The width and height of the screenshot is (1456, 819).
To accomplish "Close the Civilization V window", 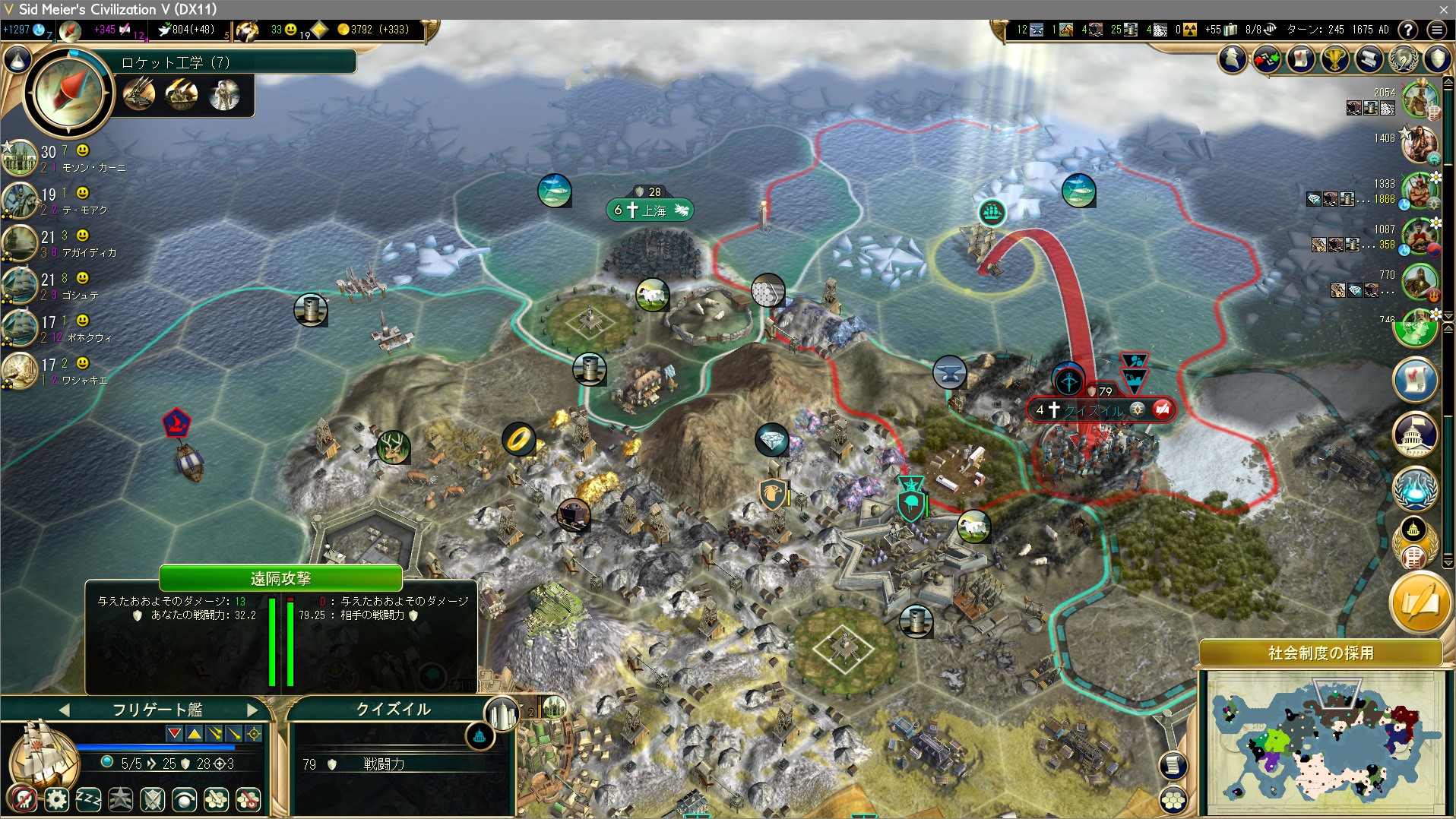I will click(1443, 9).
